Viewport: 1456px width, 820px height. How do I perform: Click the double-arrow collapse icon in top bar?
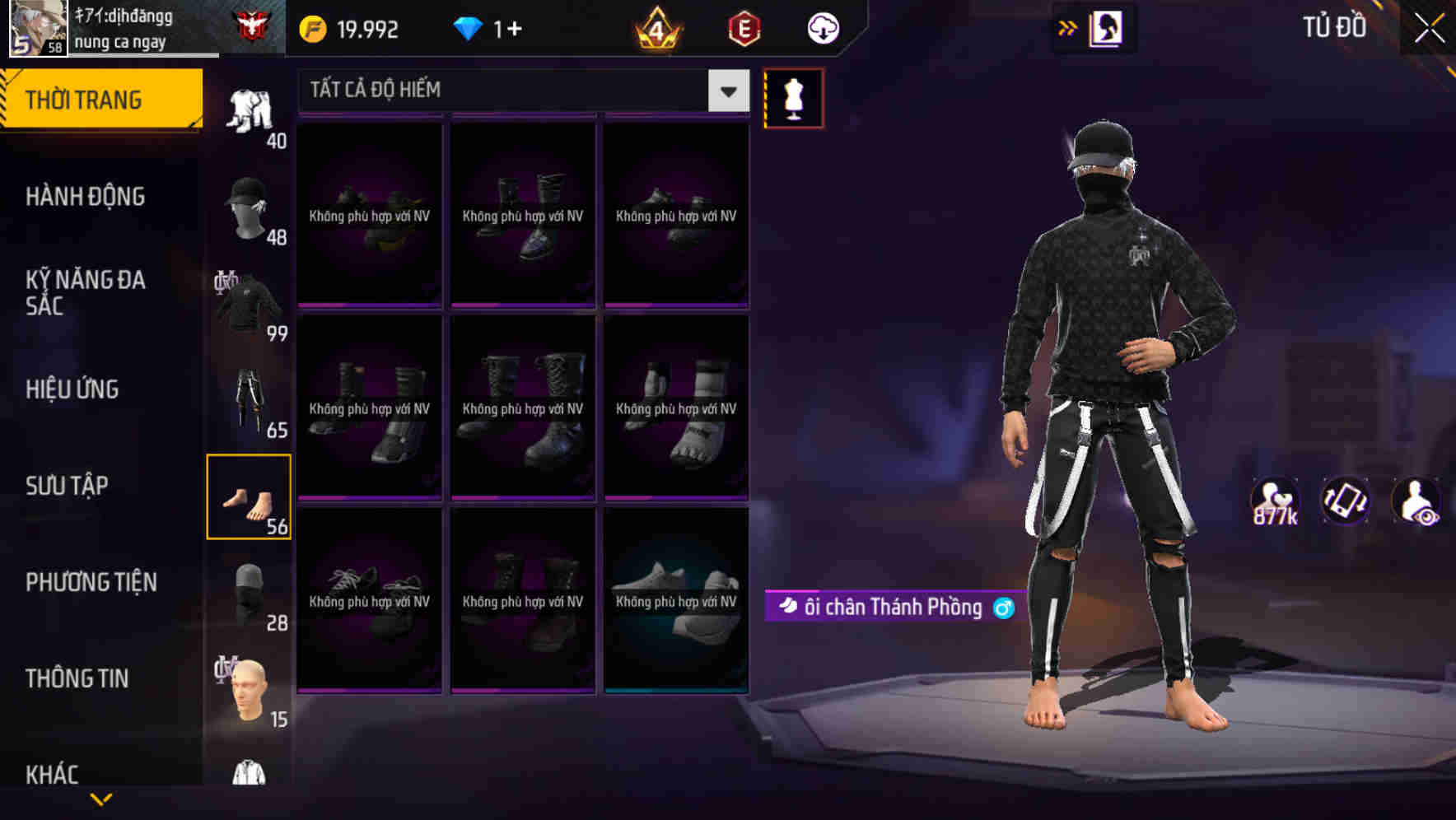click(1067, 27)
